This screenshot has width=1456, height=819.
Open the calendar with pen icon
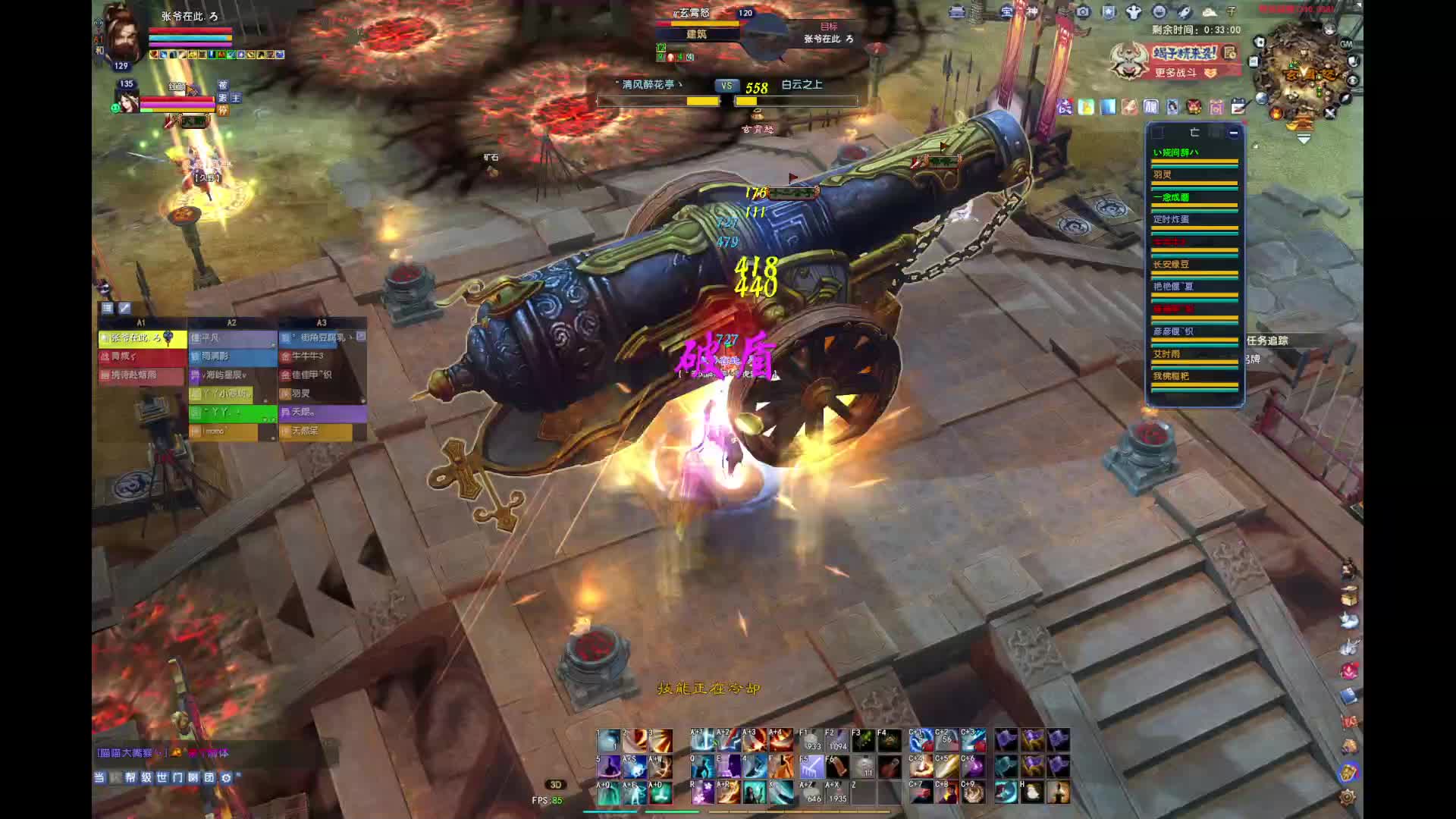1238,107
